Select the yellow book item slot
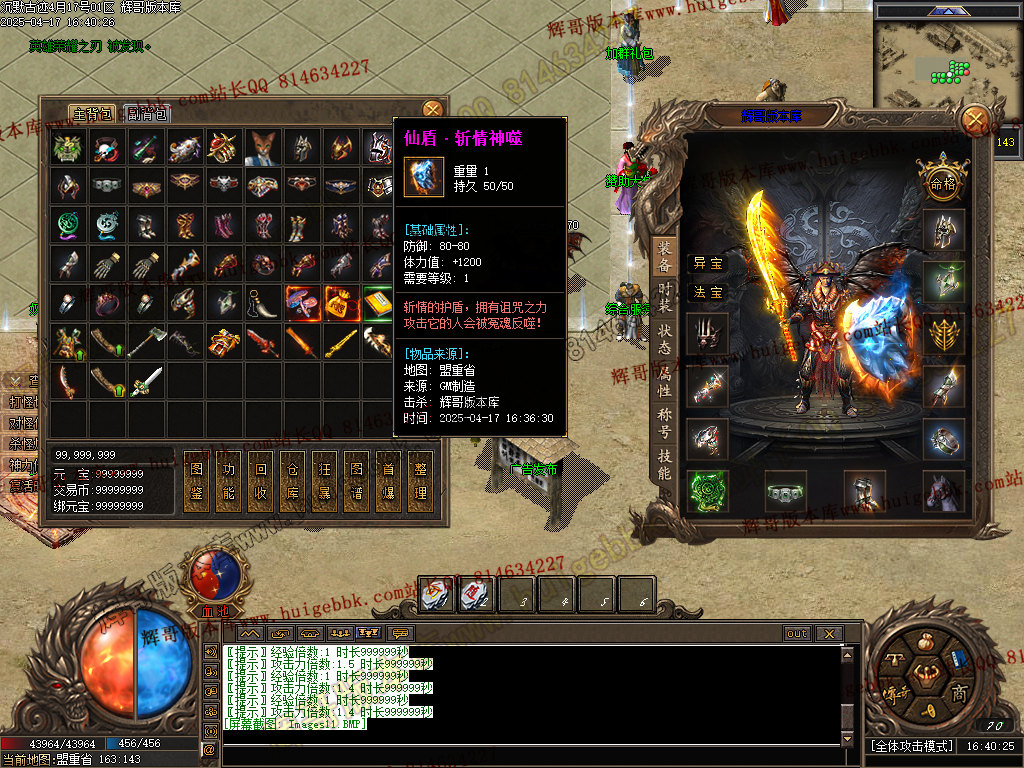 [x=377, y=301]
